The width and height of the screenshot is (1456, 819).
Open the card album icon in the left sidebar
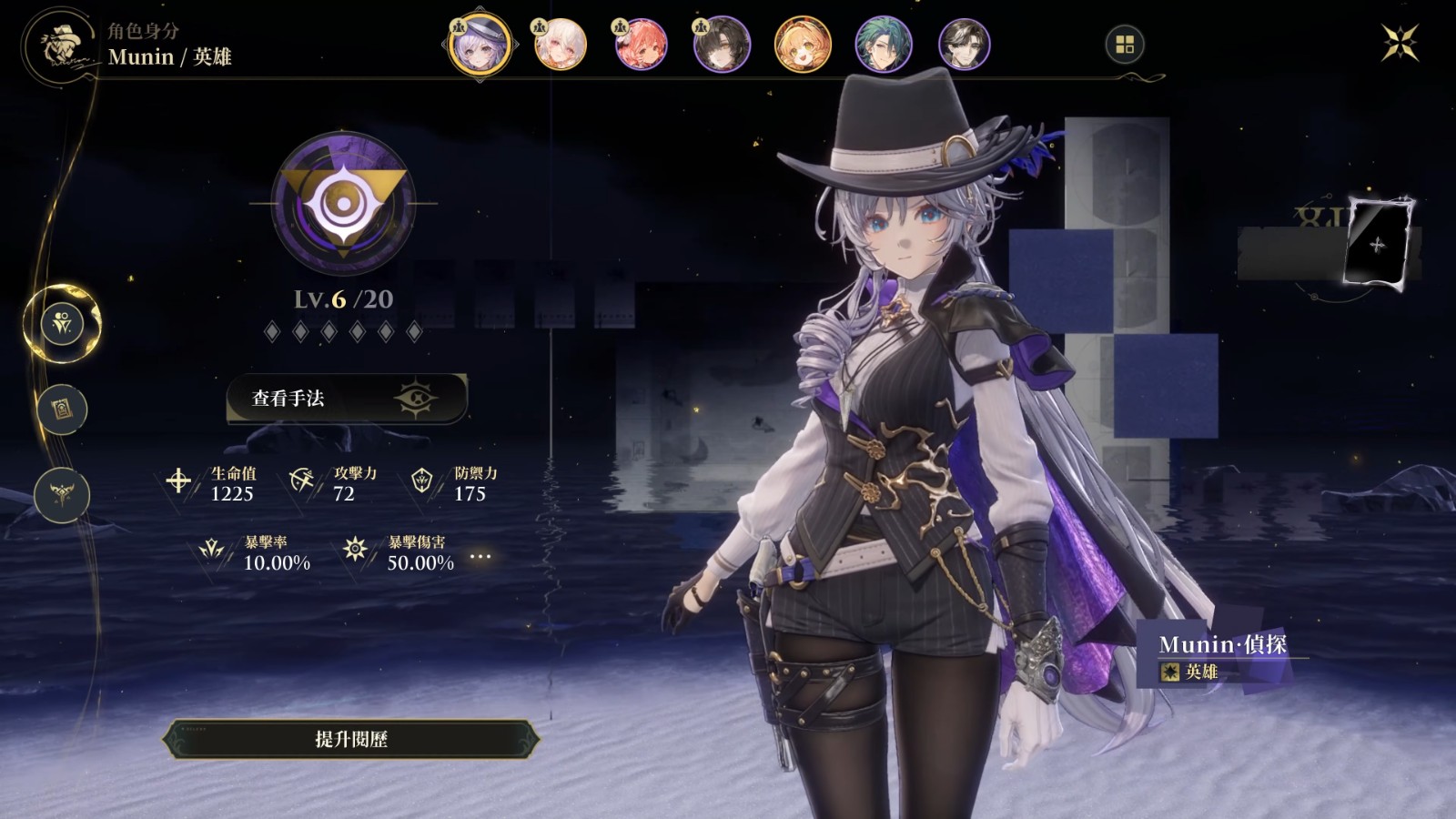pos(62,408)
